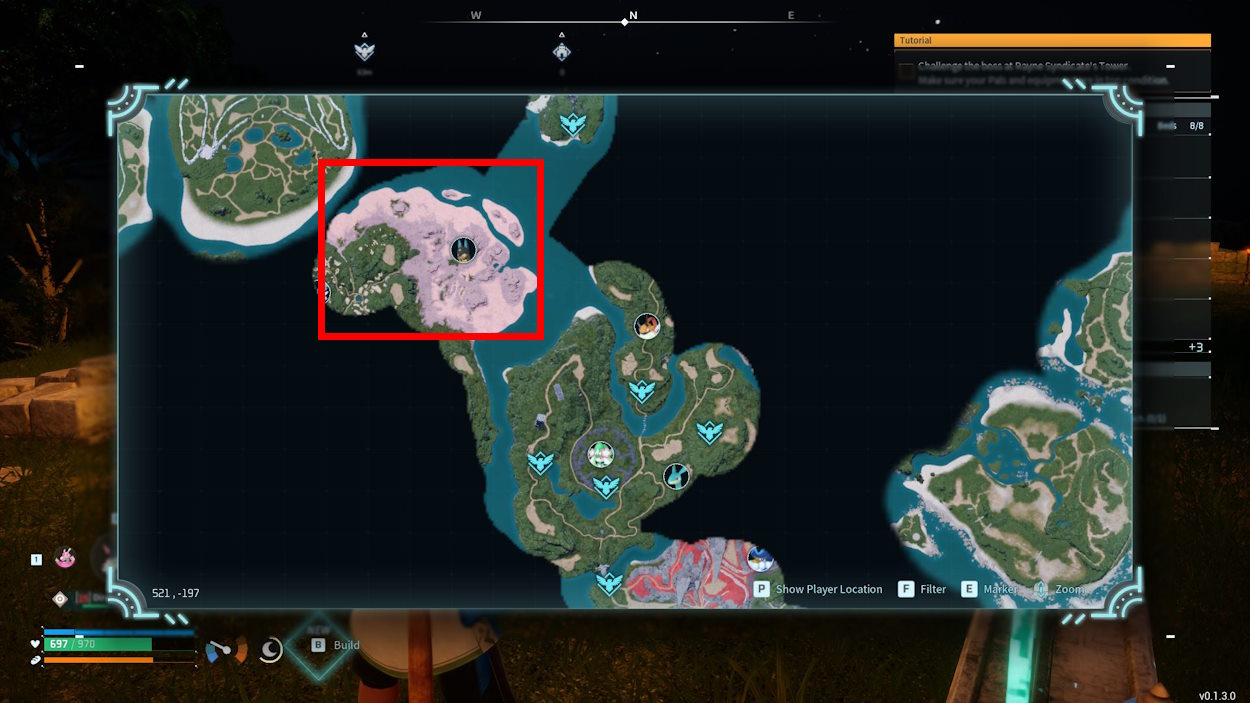This screenshot has height=703, width=1250.
Task: Select the Anubis boss icon on the desert
Action: click(462, 249)
